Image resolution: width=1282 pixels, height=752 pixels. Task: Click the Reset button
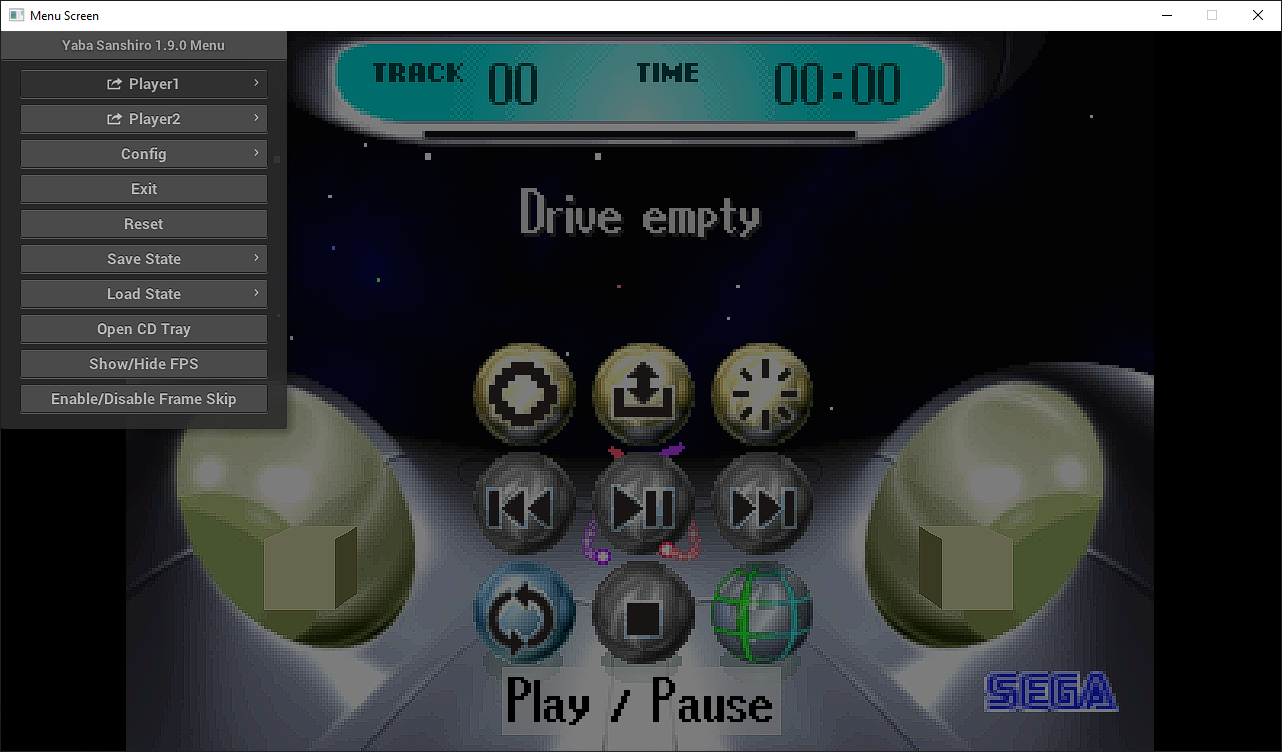(144, 224)
